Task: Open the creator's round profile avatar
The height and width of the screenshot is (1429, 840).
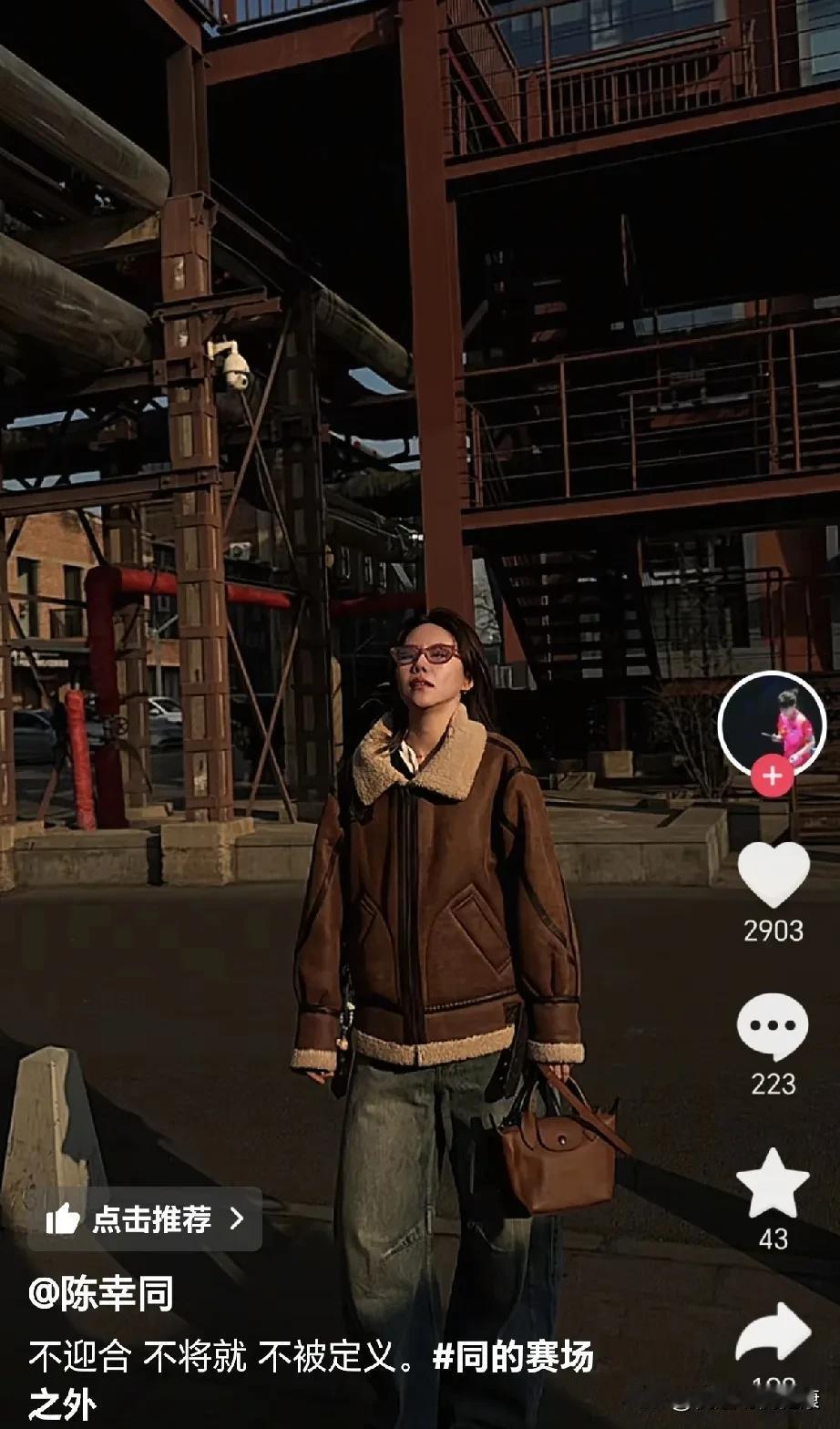Action: point(772,725)
